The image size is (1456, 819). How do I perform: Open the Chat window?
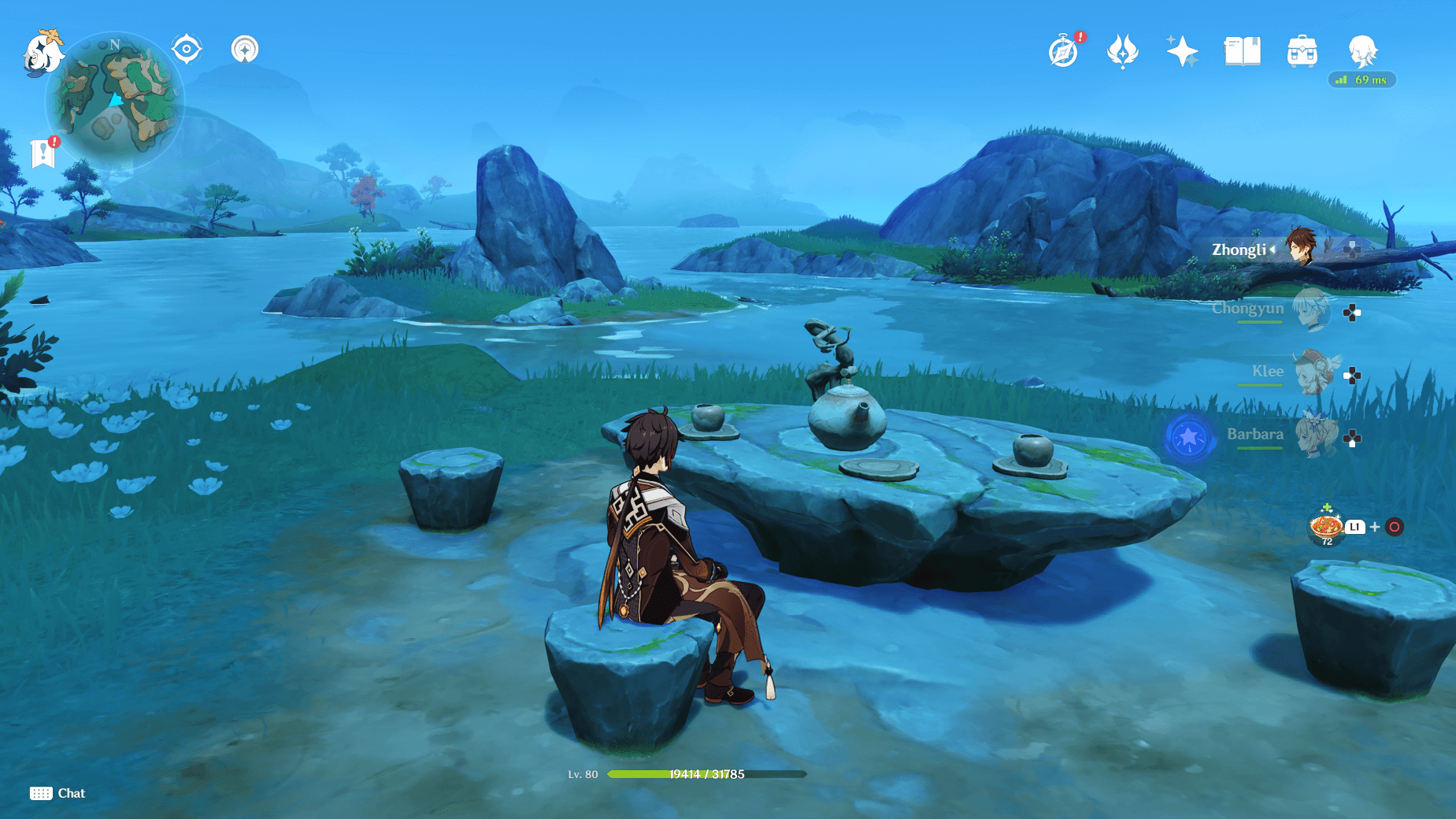57,793
